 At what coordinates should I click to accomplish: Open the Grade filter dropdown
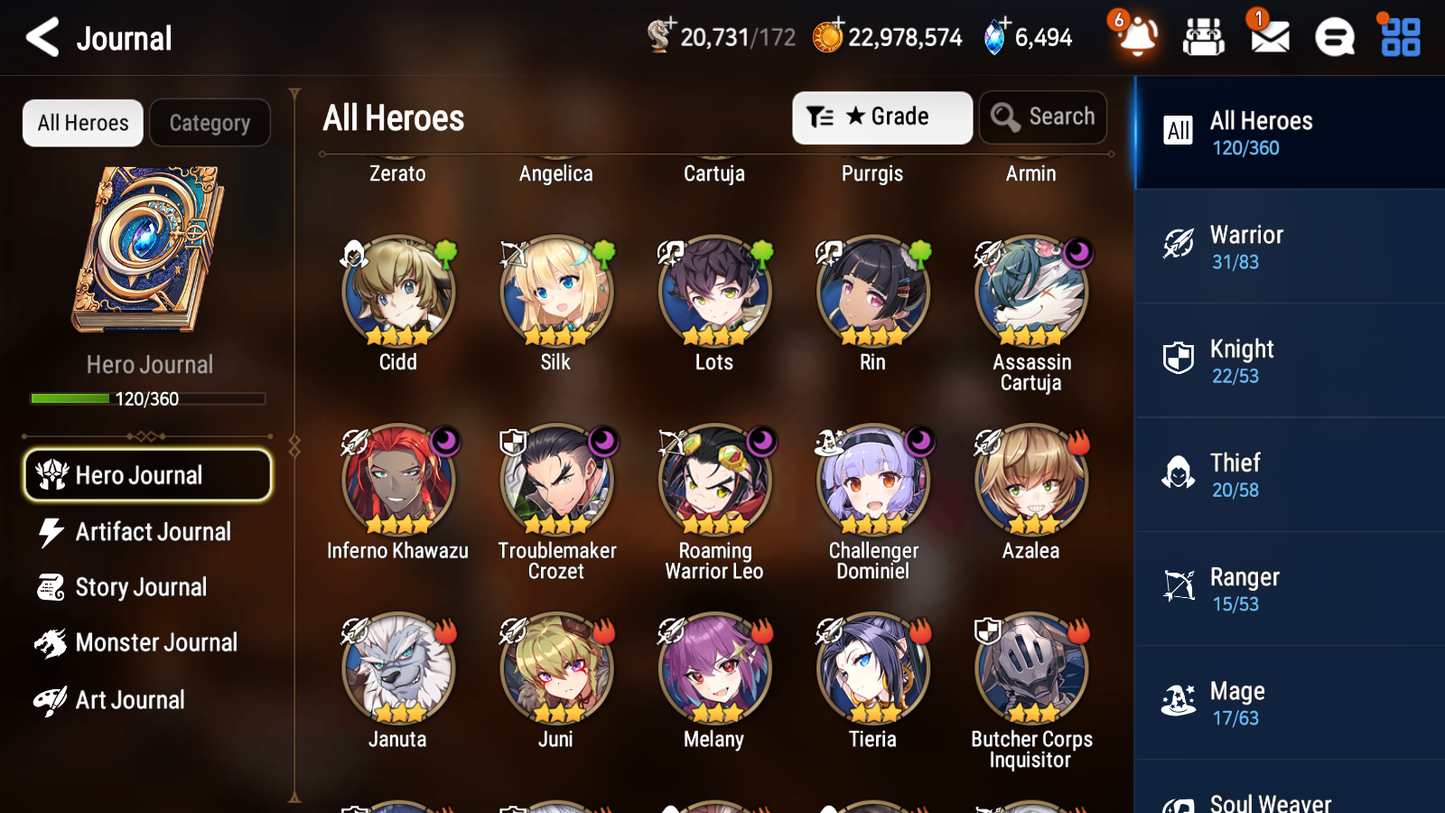(x=882, y=117)
